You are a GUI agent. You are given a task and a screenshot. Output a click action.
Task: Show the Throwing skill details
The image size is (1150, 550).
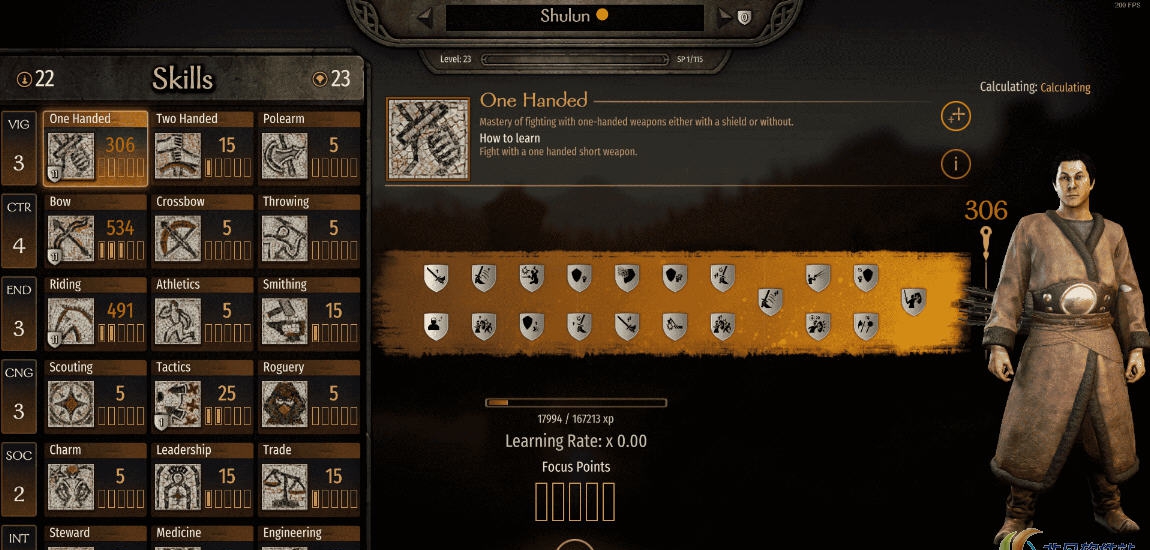[x=309, y=231]
